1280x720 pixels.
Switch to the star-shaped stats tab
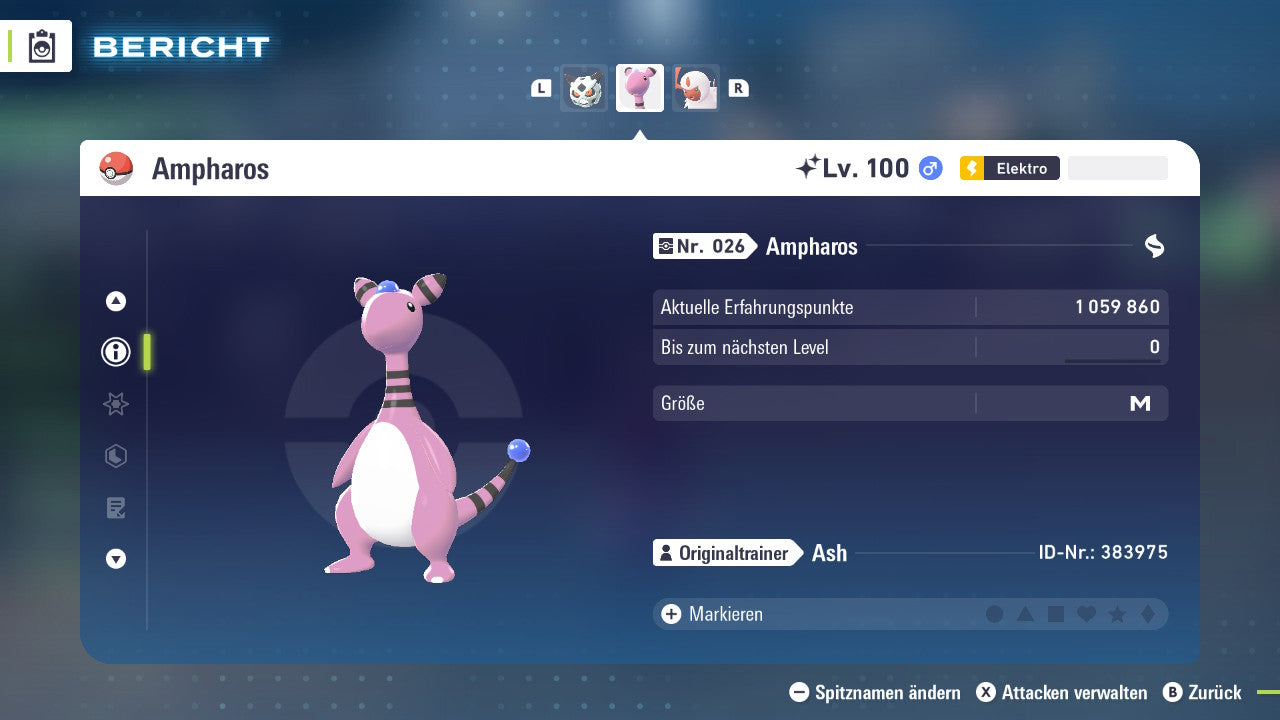116,404
